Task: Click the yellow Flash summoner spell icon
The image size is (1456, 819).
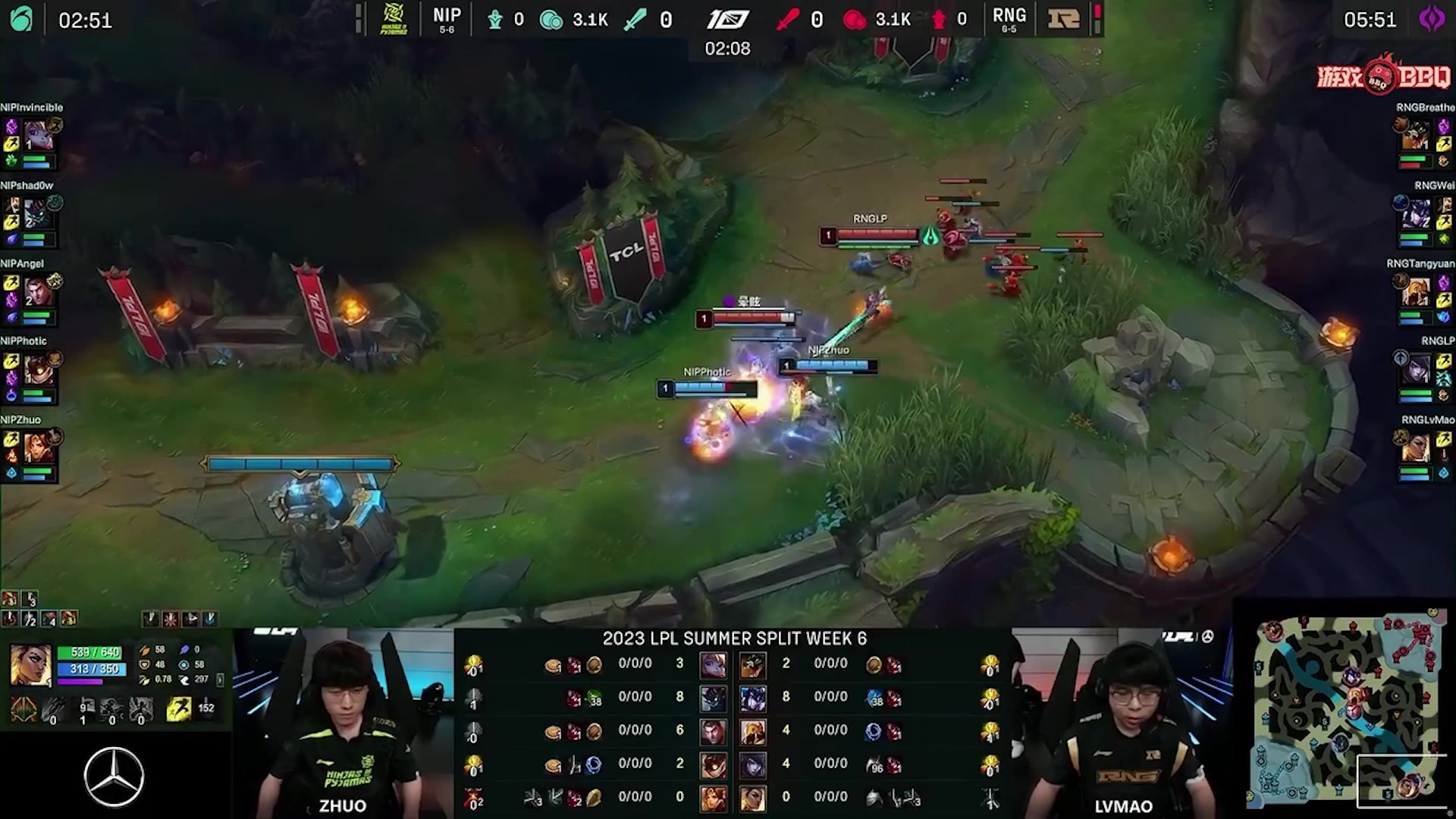Action: tap(178, 710)
